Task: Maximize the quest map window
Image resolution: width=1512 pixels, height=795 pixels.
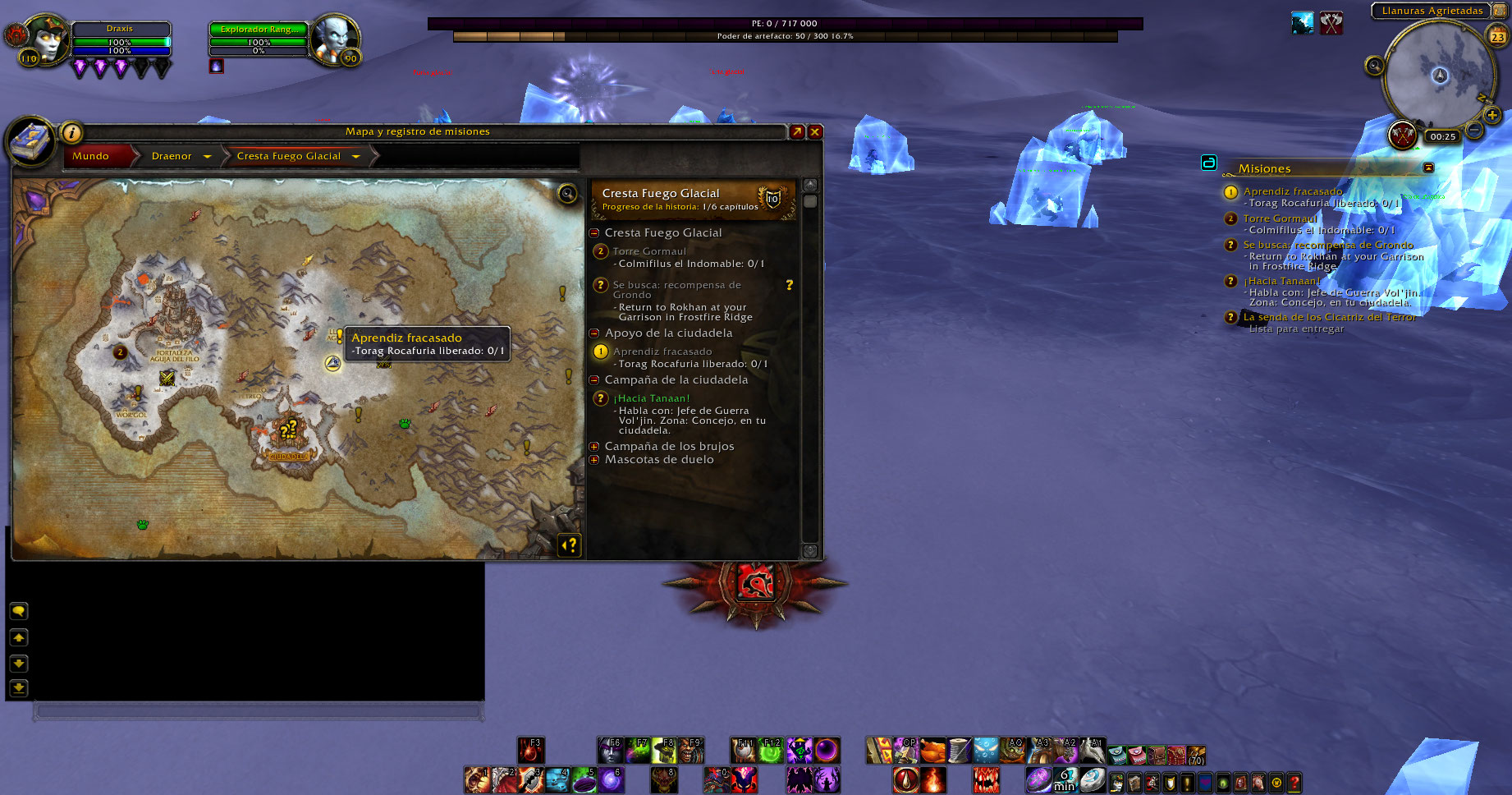Action: coord(796,131)
